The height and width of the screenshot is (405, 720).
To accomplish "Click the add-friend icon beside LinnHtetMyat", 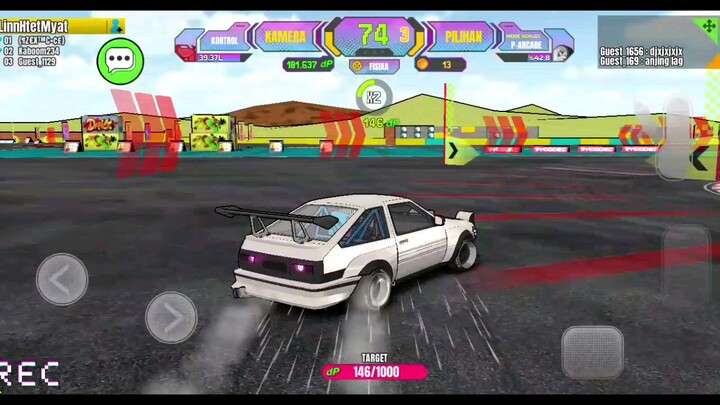I will [117, 26].
